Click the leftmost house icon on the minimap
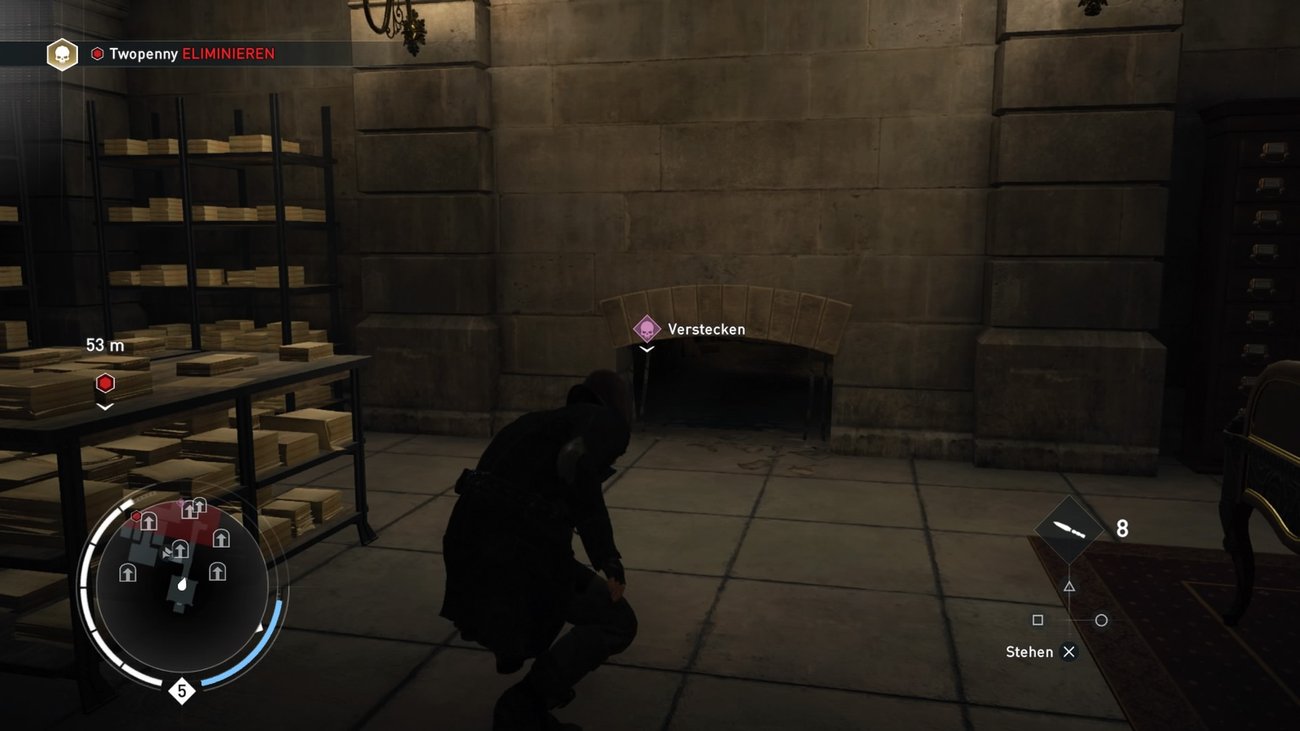The image size is (1300, 731). coord(128,573)
